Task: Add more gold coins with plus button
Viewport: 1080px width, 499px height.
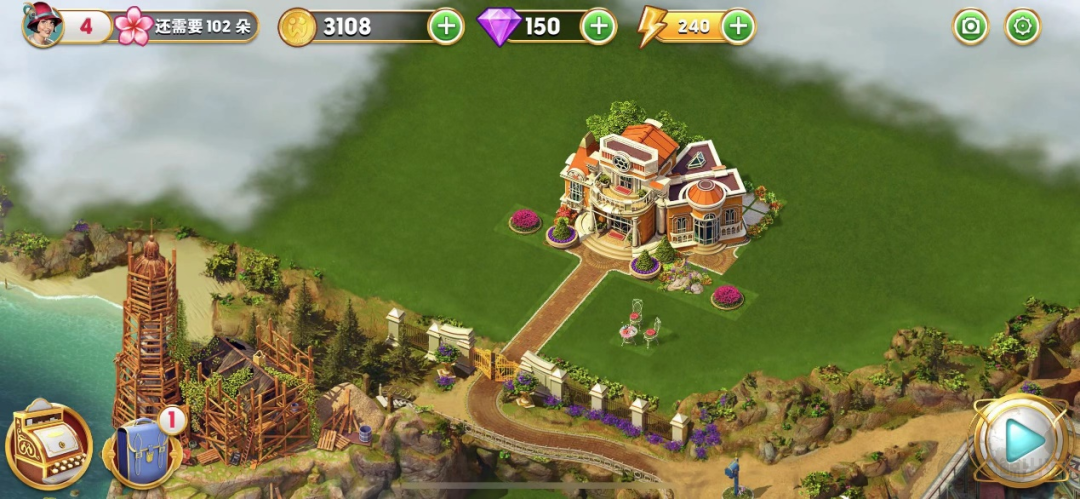Action: click(x=446, y=26)
